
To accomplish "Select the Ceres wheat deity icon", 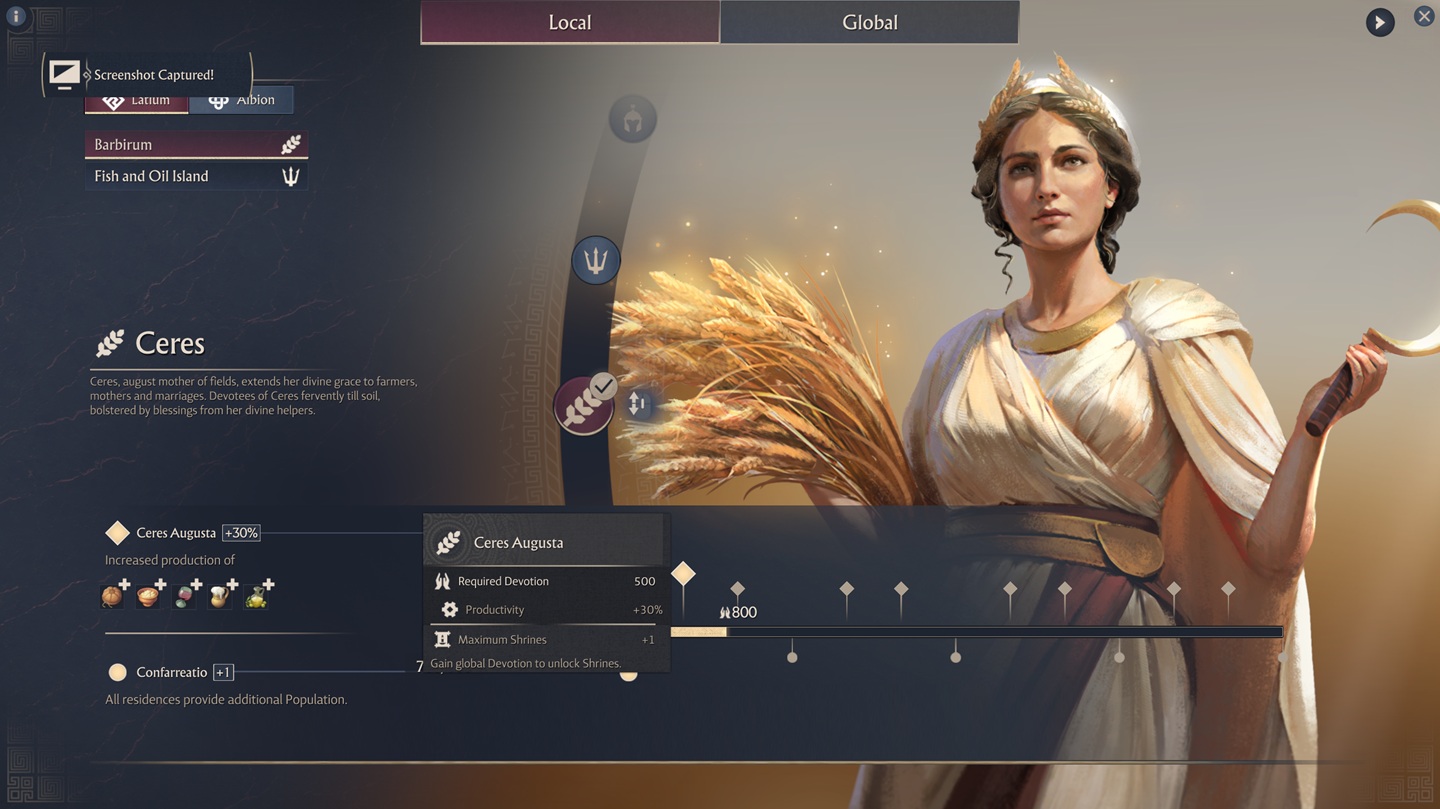I will pyautogui.click(x=583, y=406).
